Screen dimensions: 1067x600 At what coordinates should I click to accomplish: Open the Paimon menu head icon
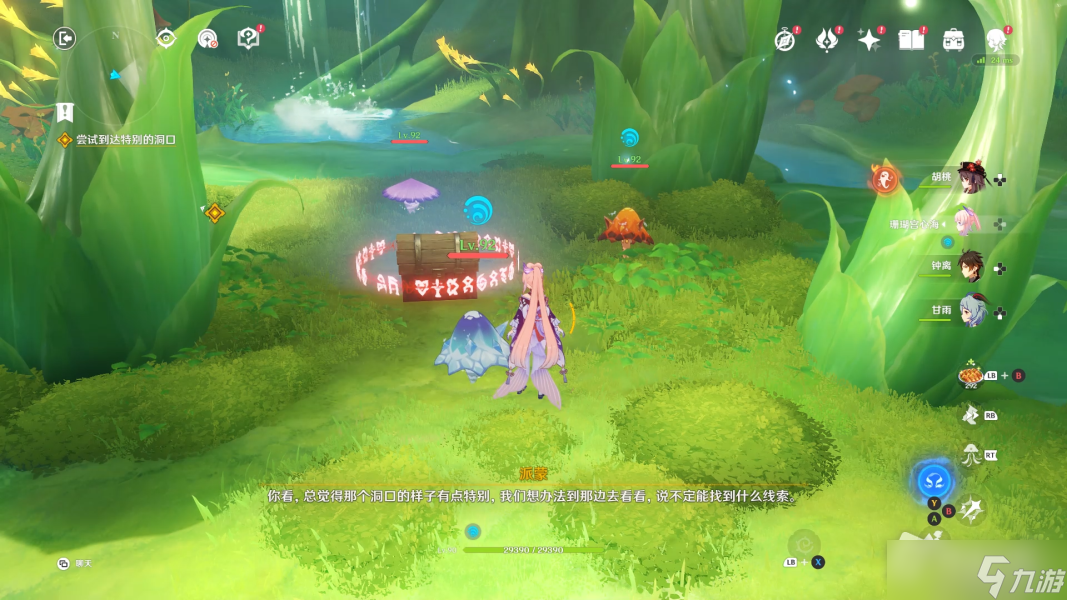tap(995, 40)
